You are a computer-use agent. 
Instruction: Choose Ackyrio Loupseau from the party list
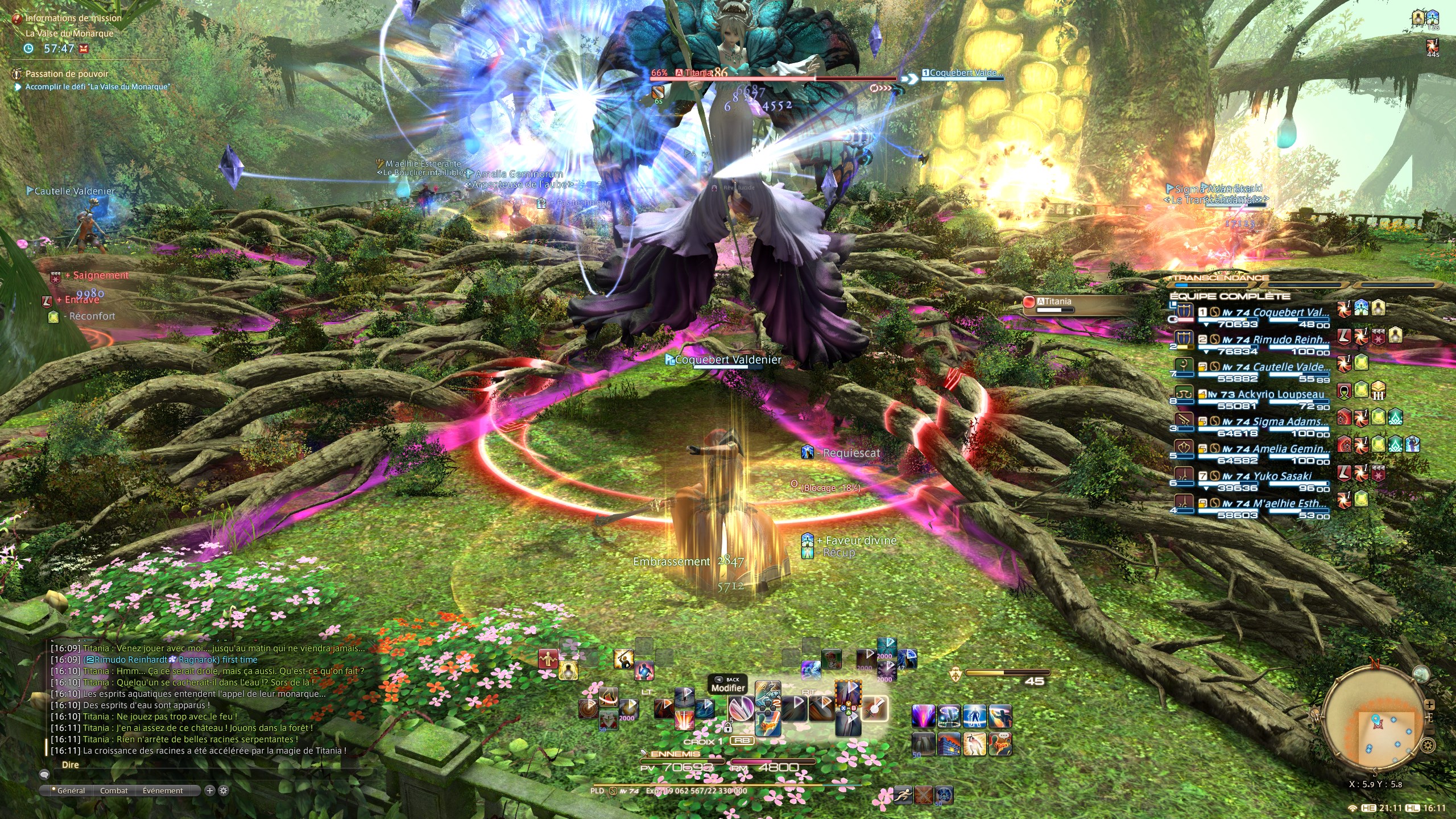1280,395
